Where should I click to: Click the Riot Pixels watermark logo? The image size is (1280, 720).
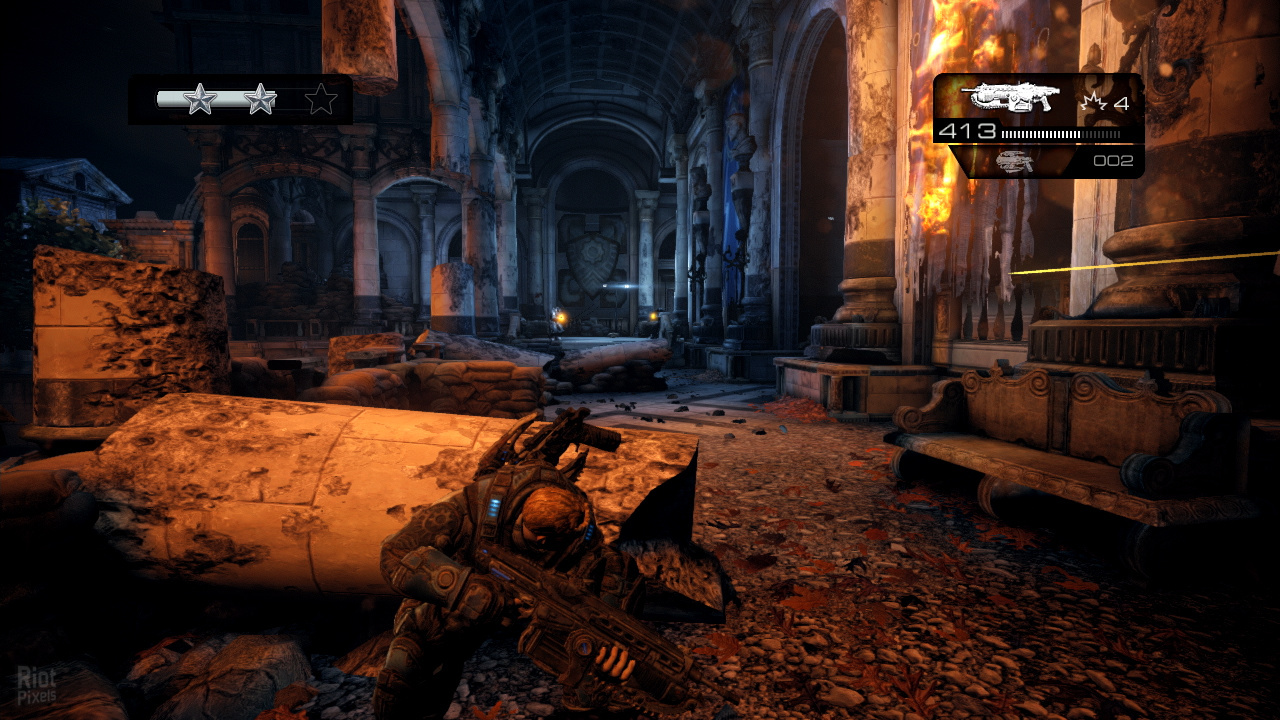point(36,685)
